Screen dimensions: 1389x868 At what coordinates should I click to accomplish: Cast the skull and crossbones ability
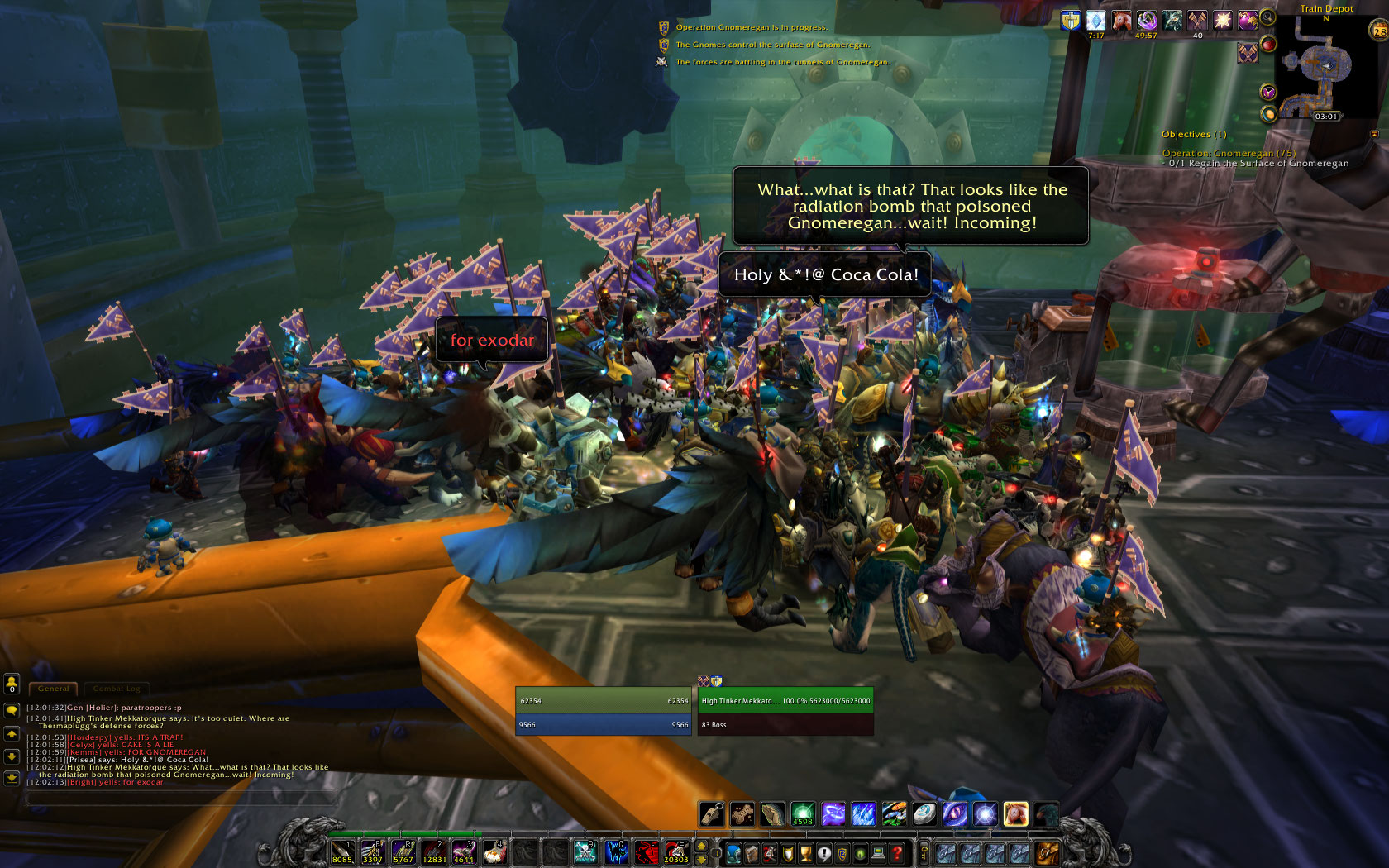tap(585, 852)
